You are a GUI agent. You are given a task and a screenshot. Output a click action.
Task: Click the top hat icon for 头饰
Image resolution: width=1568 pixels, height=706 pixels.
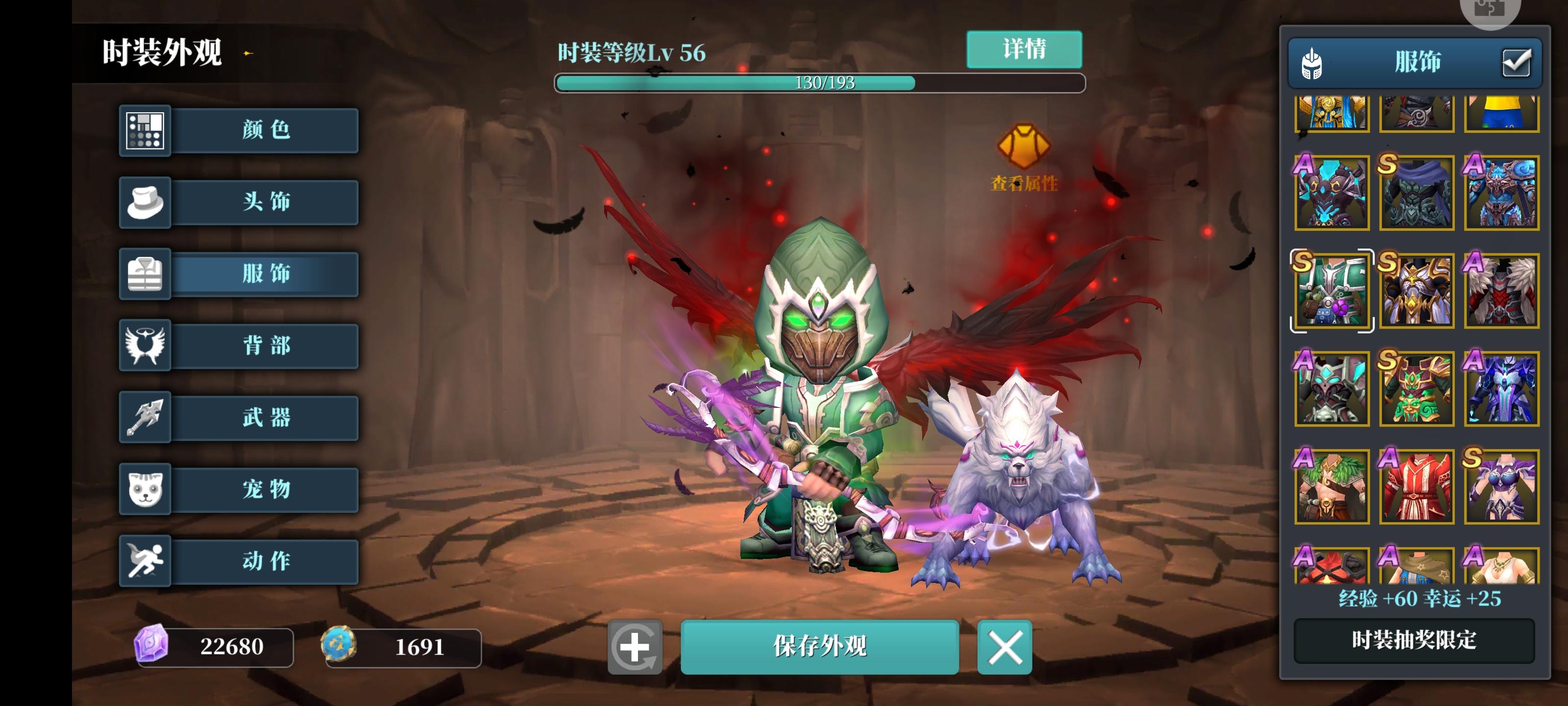pyautogui.click(x=145, y=202)
